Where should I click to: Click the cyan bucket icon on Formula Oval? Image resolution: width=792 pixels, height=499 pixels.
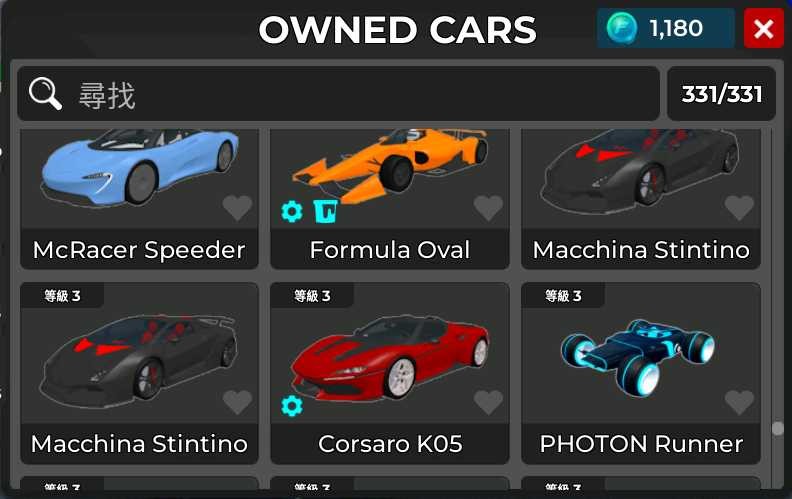(324, 211)
